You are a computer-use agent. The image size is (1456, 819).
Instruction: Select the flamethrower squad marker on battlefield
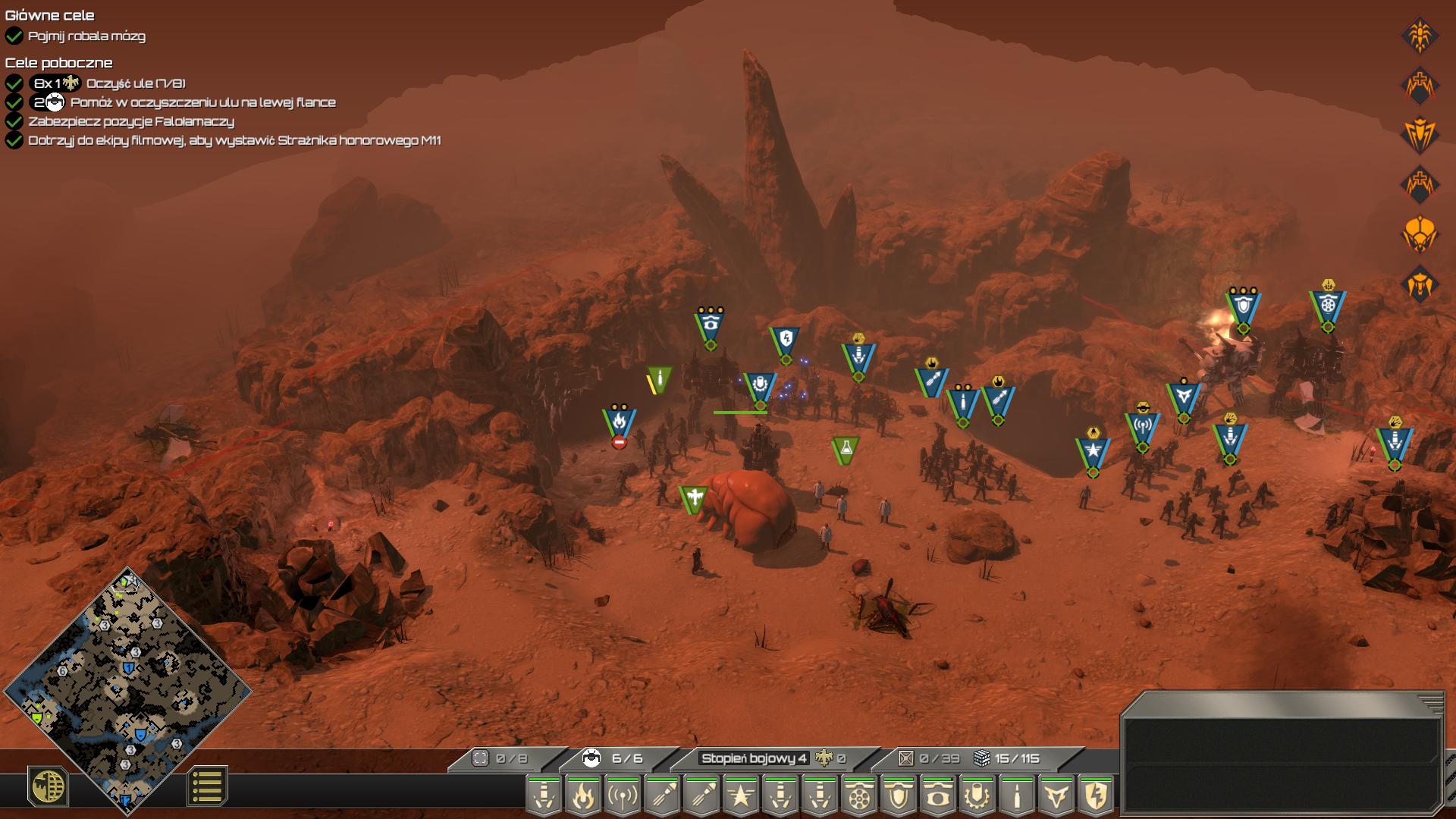pos(619,422)
